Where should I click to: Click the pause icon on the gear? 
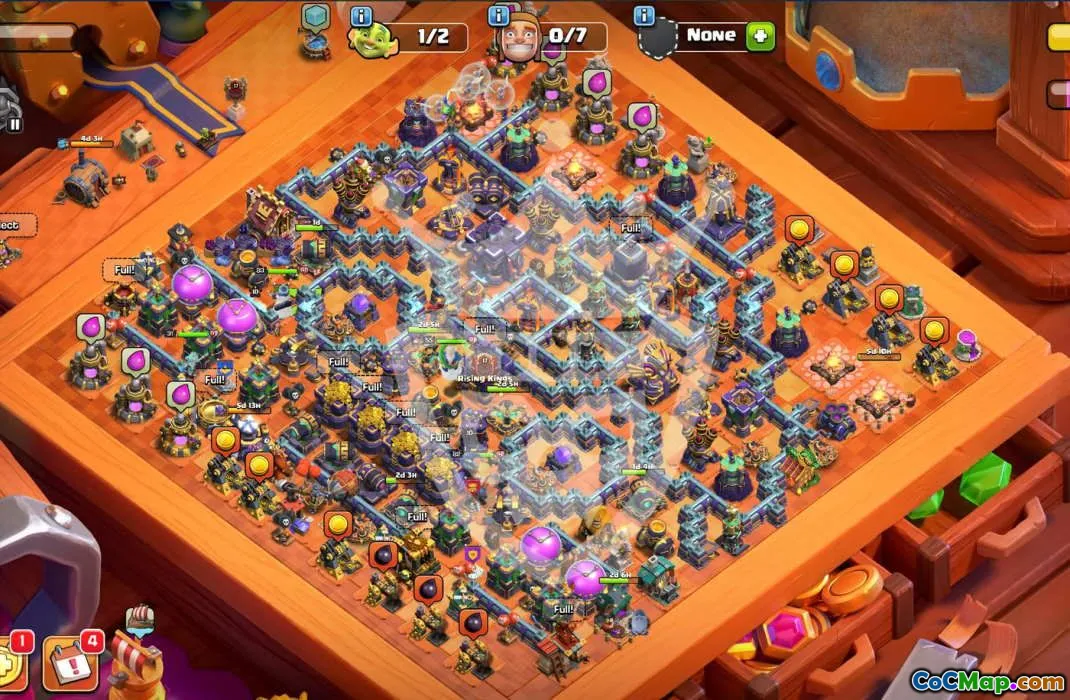15,125
